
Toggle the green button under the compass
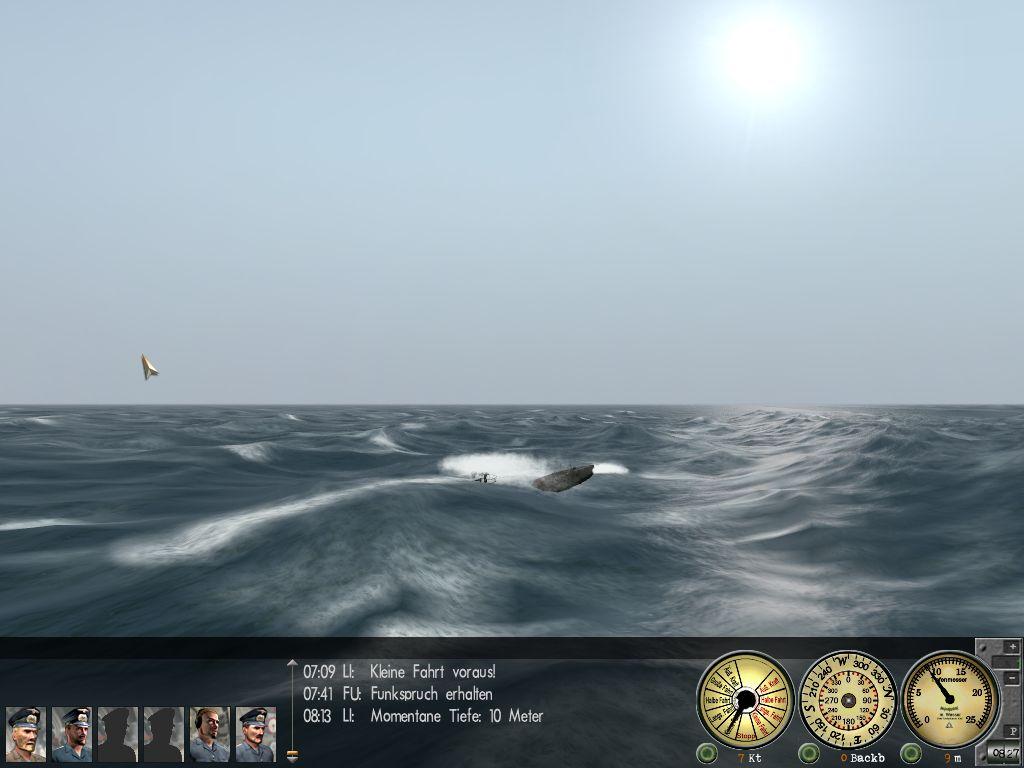pos(809,753)
